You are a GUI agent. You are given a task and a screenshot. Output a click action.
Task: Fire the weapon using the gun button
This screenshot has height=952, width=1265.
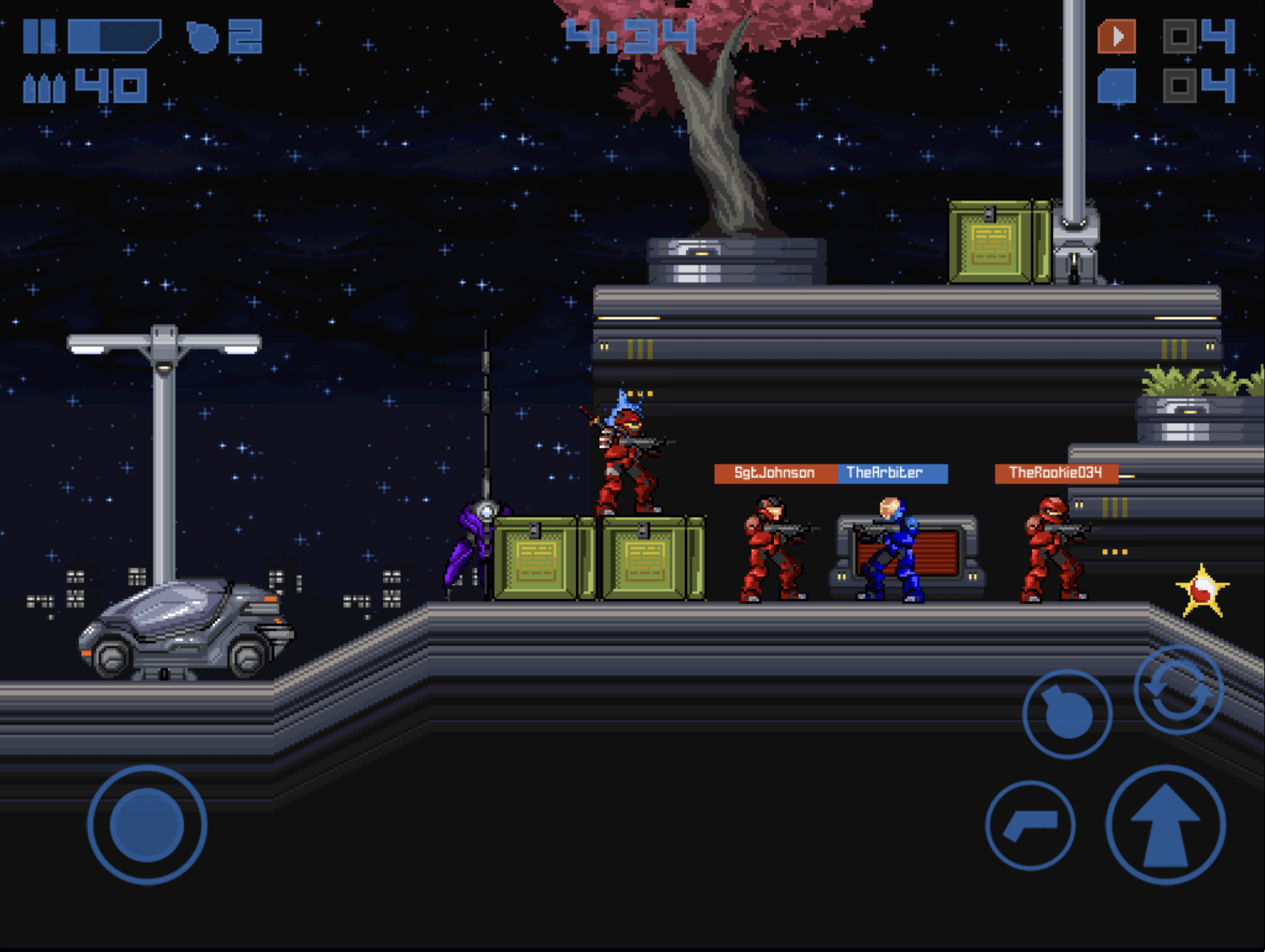pos(1031,825)
